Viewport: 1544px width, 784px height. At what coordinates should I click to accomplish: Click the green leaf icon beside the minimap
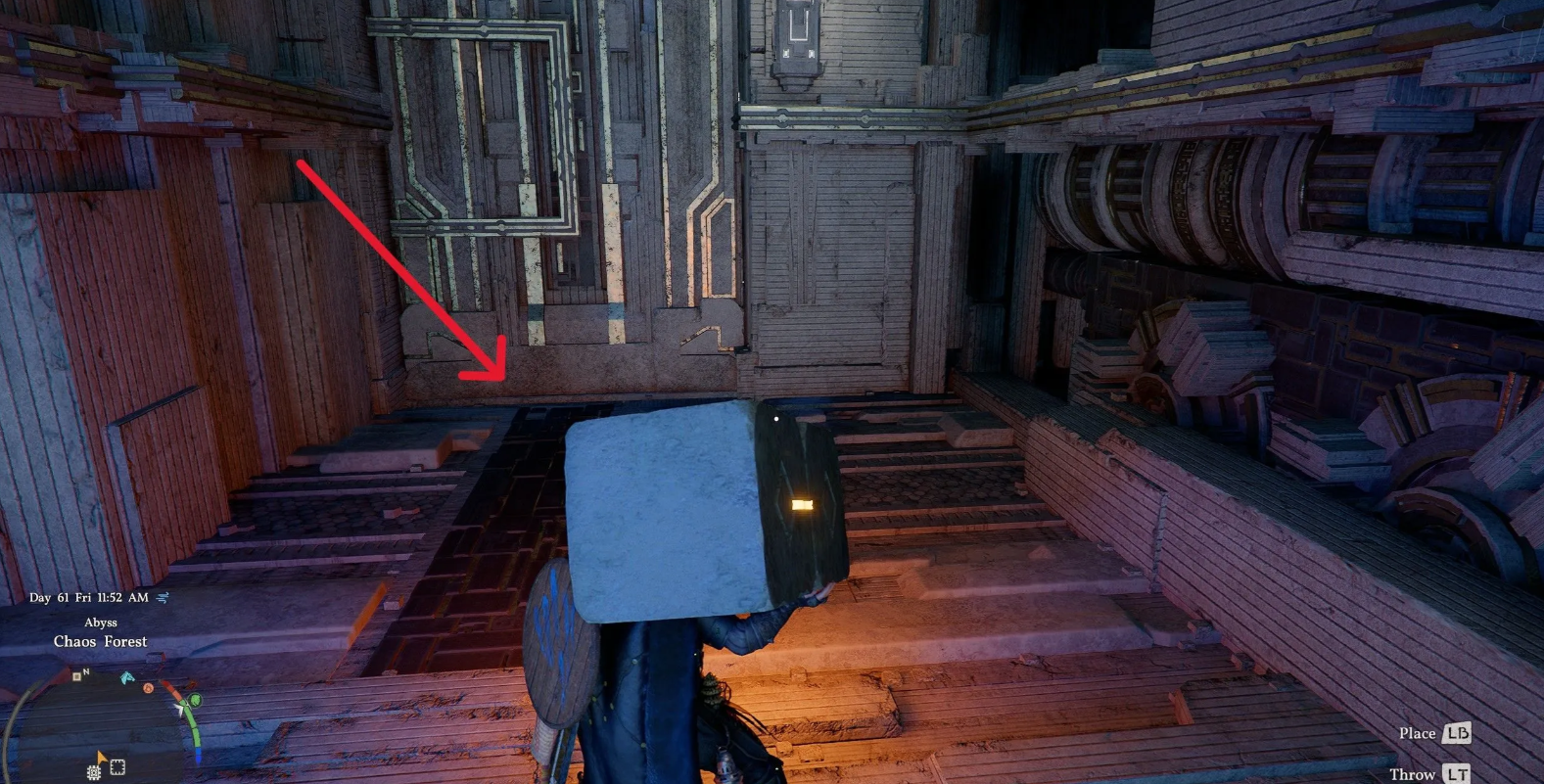click(x=197, y=700)
